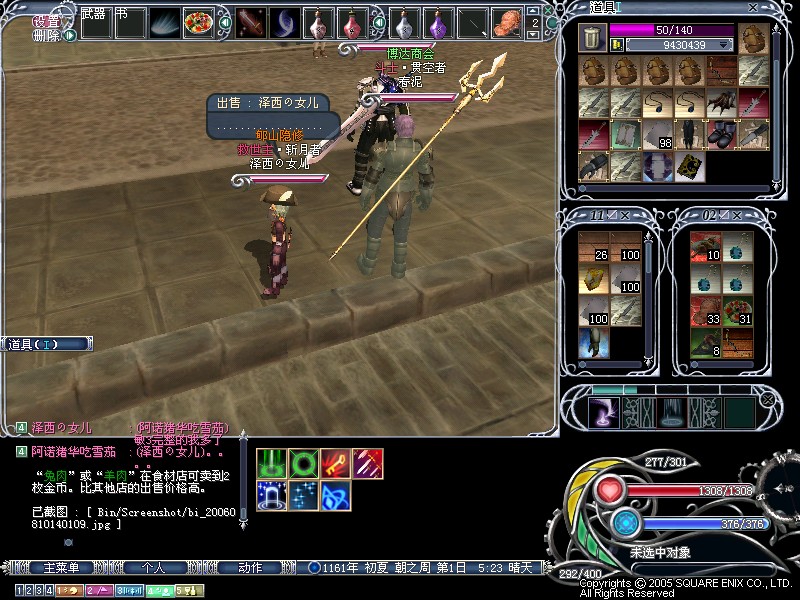Click the 删除 delete button
Viewport: 800px width, 600px height.
click(x=45, y=35)
